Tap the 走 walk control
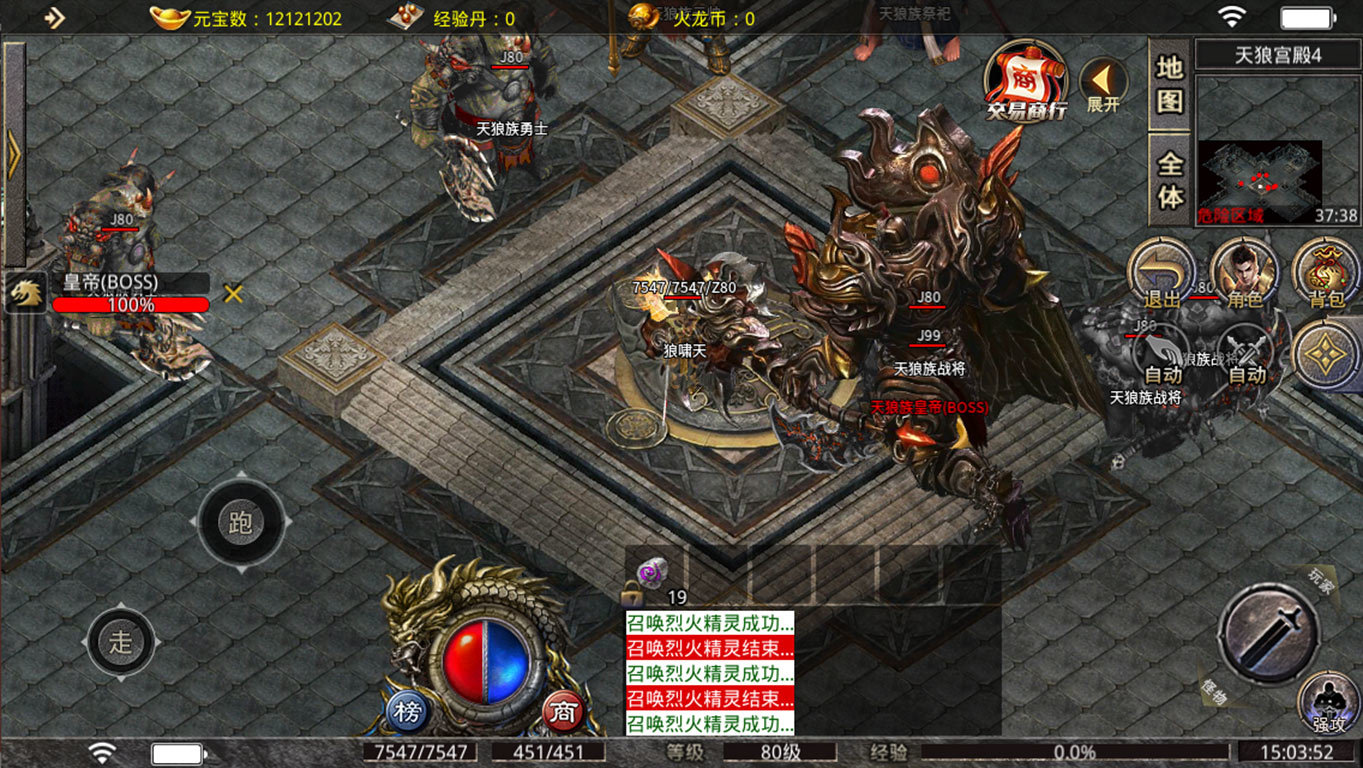 click(121, 641)
